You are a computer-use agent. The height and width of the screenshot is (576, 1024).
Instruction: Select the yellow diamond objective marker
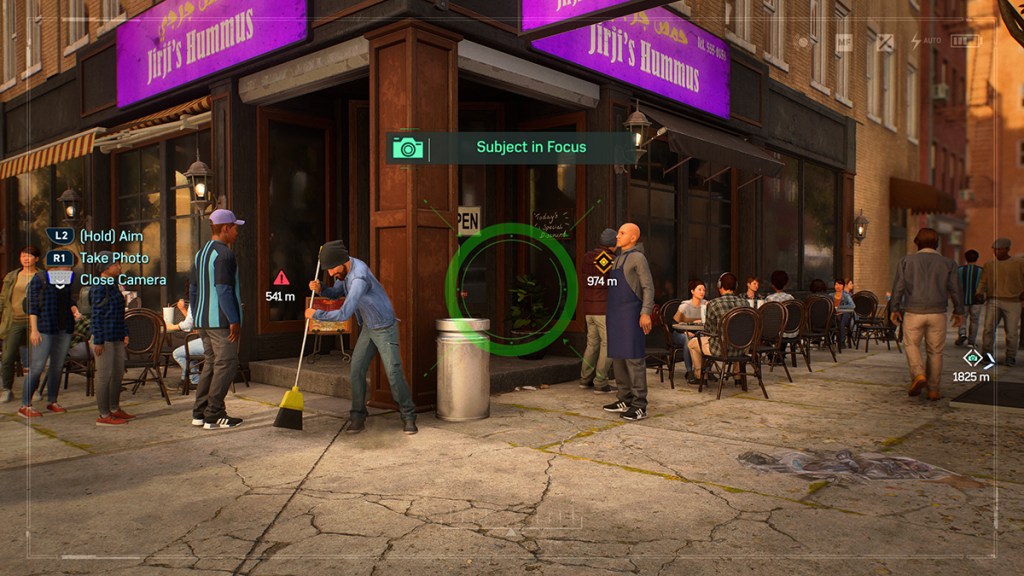(x=603, y=263)
